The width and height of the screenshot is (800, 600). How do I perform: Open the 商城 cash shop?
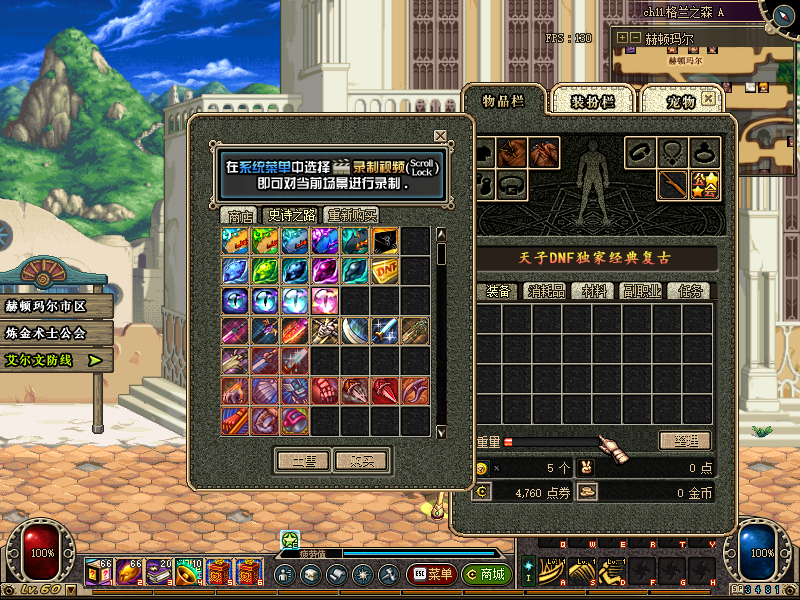pos(486,575)
